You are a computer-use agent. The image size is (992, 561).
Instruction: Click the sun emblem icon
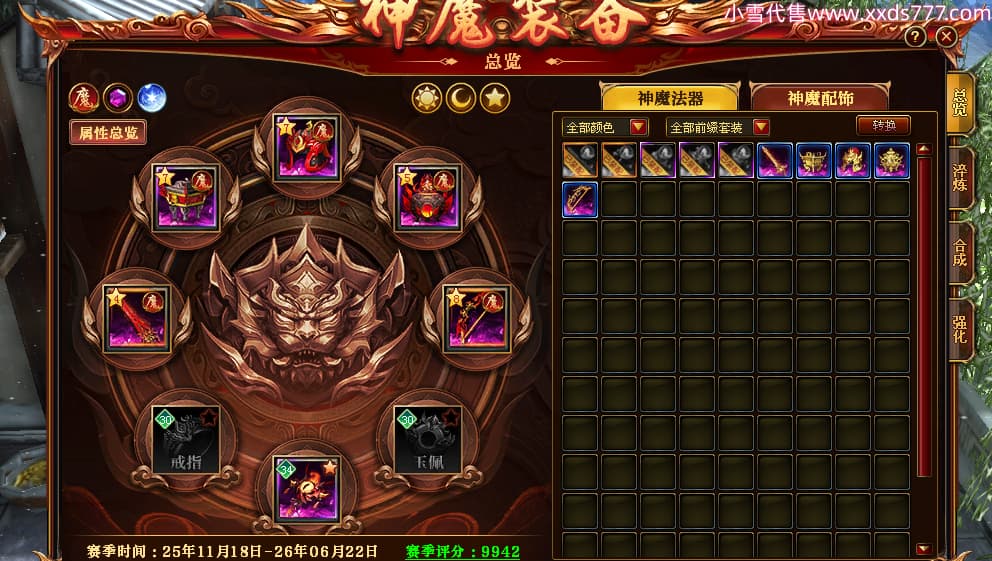pos(427,98)
